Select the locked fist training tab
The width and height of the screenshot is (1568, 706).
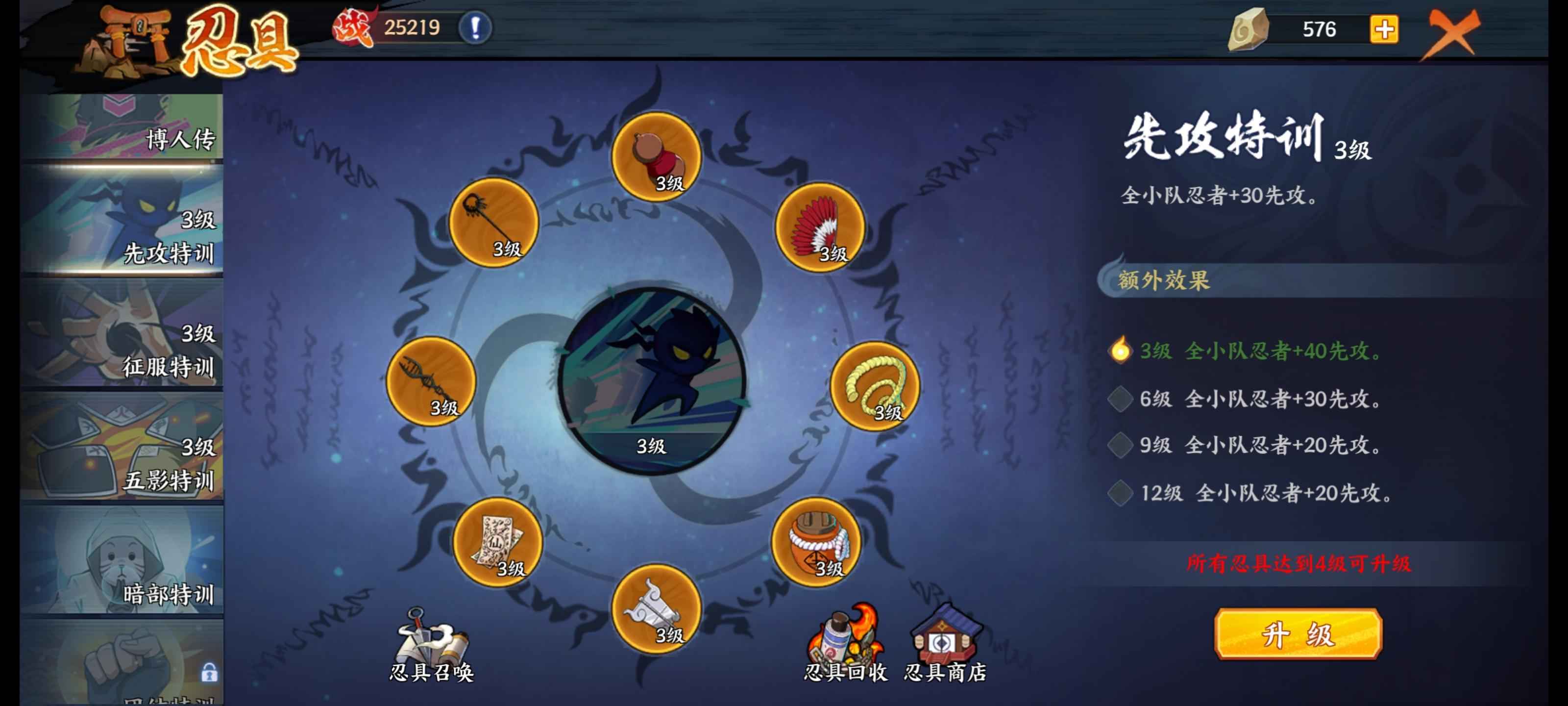point(122,664)
